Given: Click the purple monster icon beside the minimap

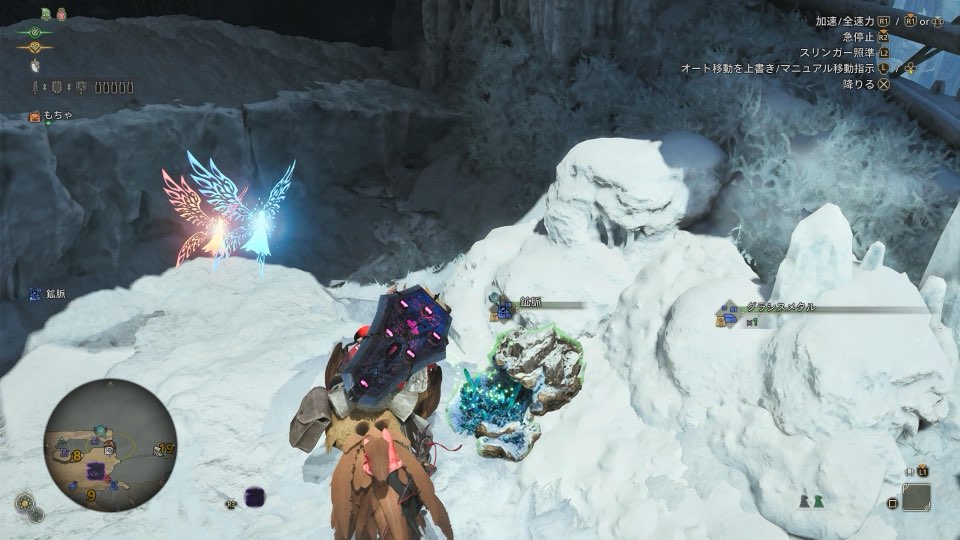Looking at the screenshot, I should 254,495.
